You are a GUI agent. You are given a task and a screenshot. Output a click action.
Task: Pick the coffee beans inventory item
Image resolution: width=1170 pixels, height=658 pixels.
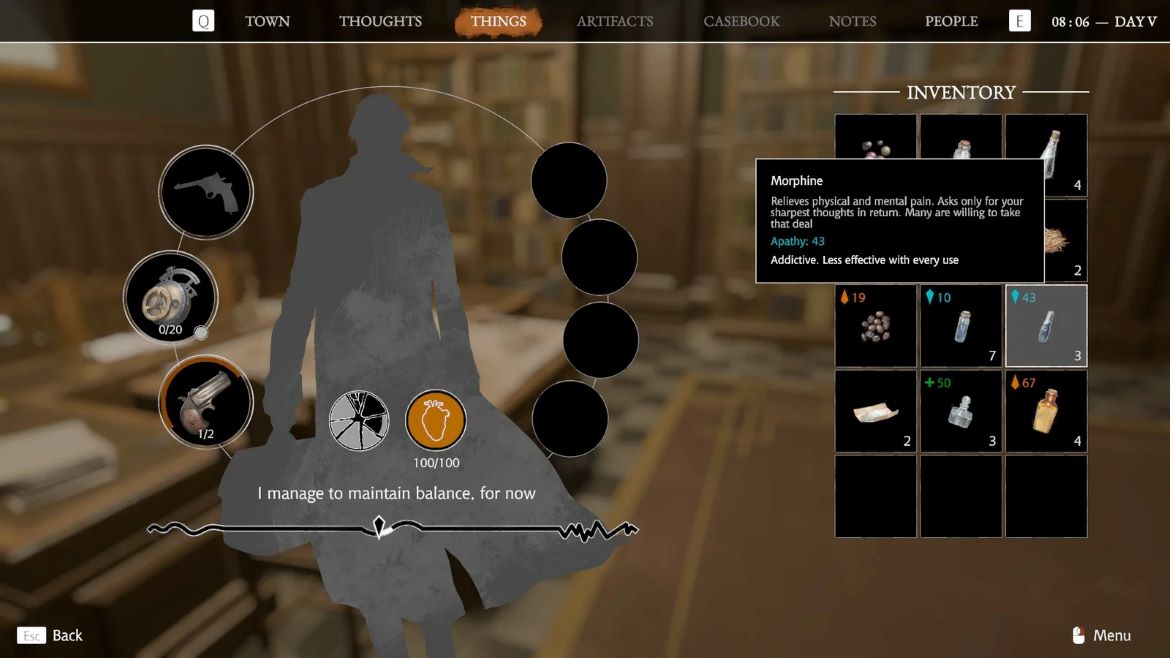(876, 326)
